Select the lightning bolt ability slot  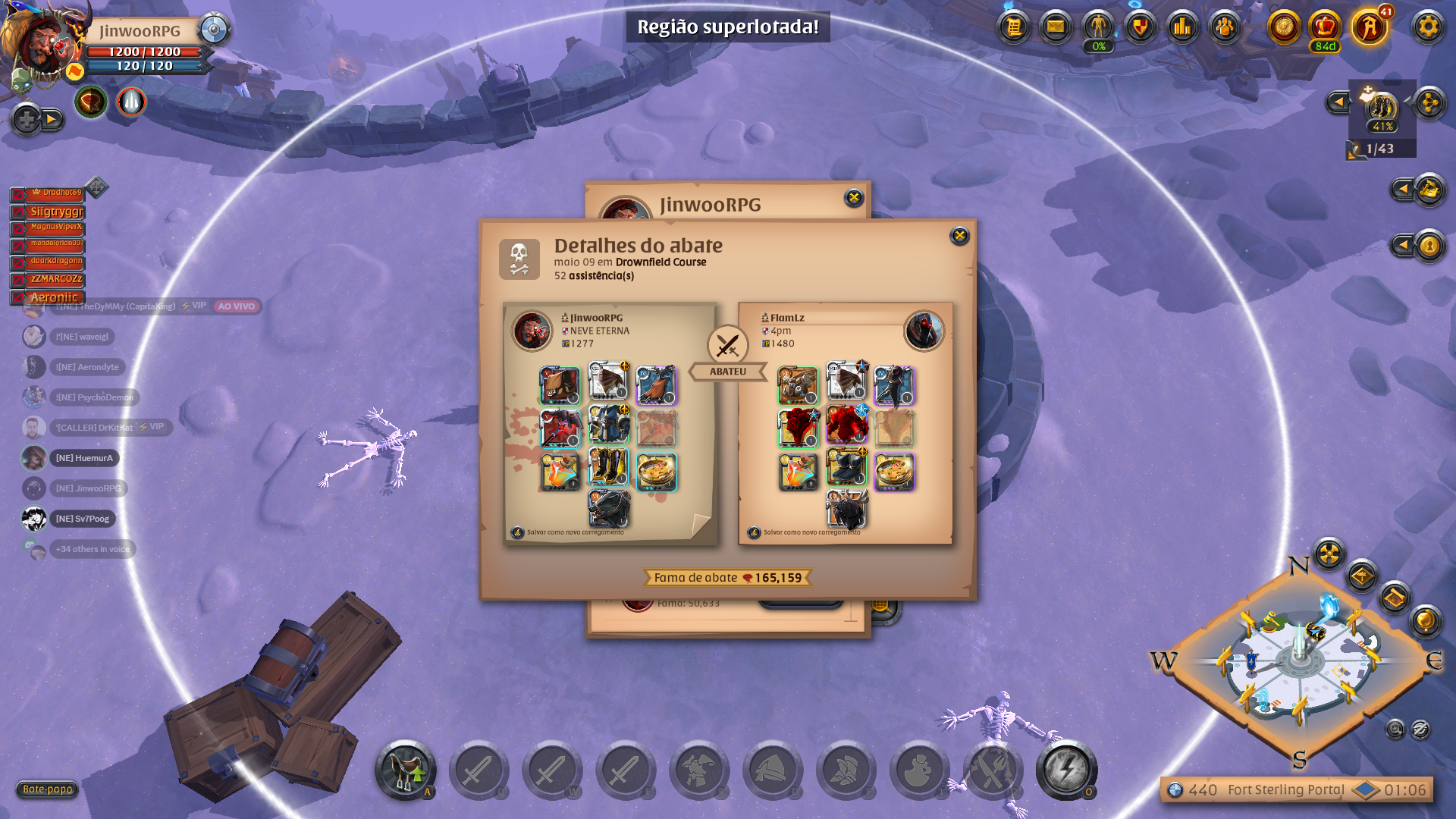pos(1065,770)
